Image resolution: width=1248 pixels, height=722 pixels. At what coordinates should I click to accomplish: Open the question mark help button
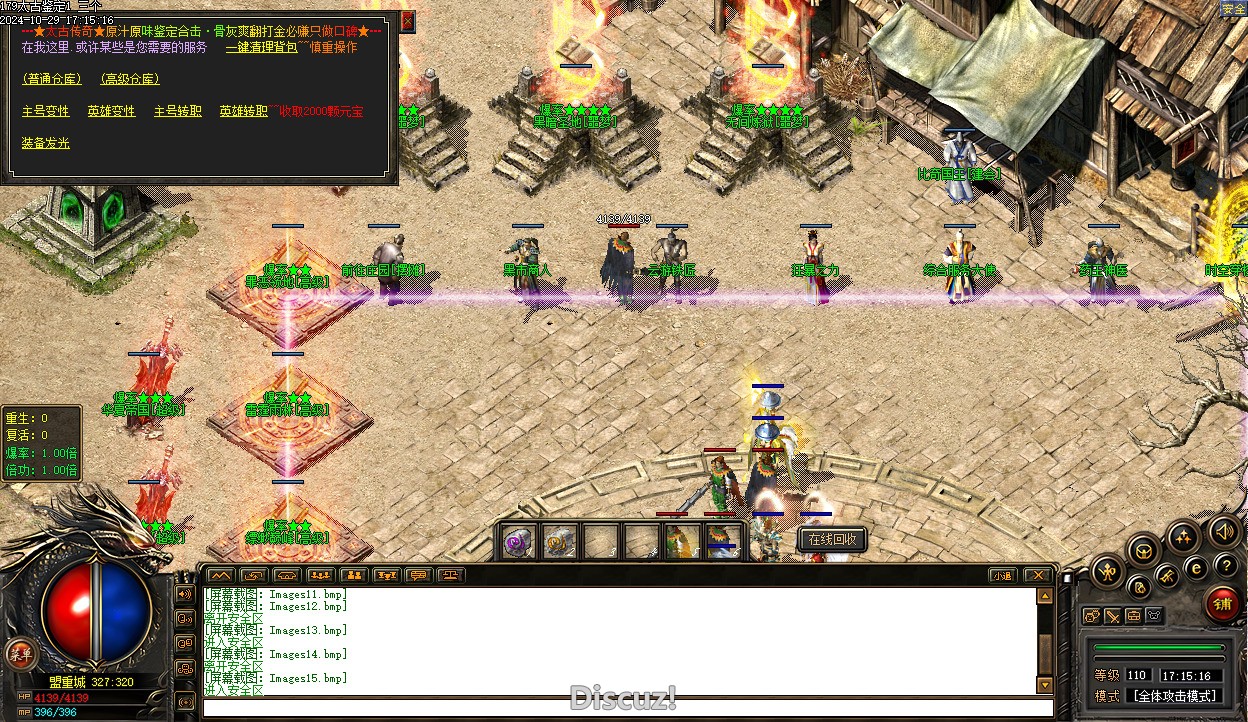(x=1227, y=566)
